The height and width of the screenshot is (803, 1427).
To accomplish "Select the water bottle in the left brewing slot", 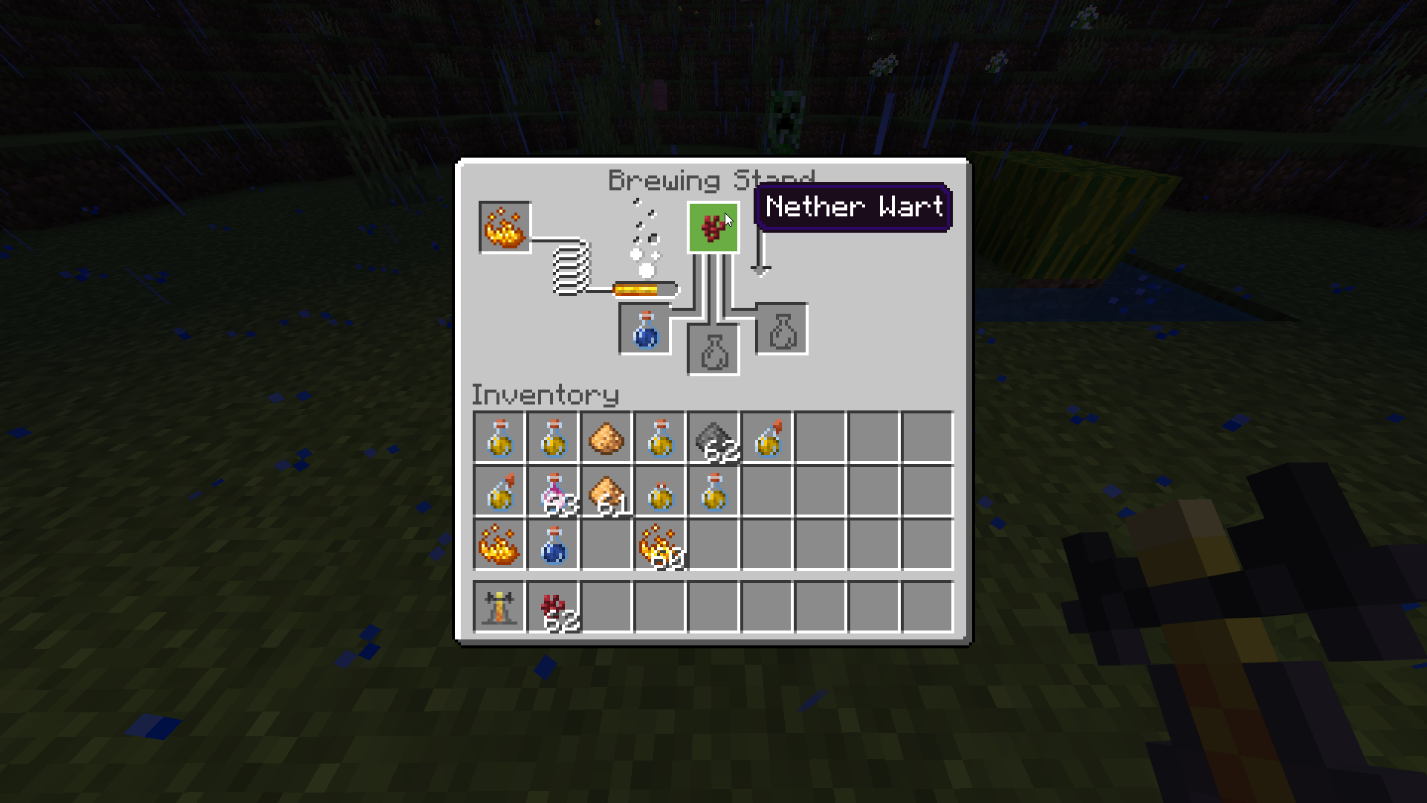I will pyautogui.click(x=643, y=328).
